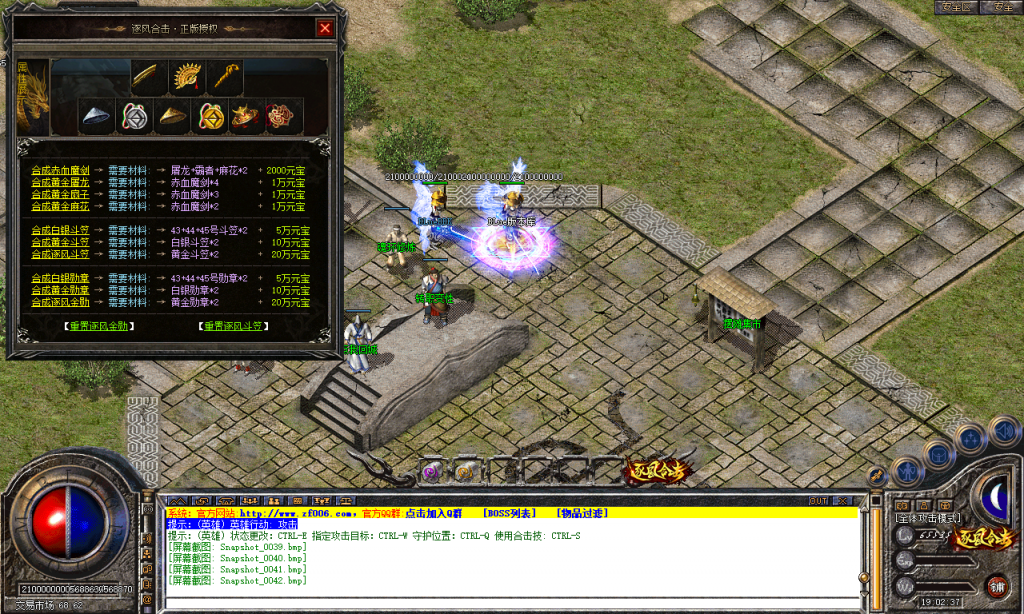Screen dimensions: 1024x614
Task: Craft the 合成白银斗笠 silver hat
Action: click(60, 230)
